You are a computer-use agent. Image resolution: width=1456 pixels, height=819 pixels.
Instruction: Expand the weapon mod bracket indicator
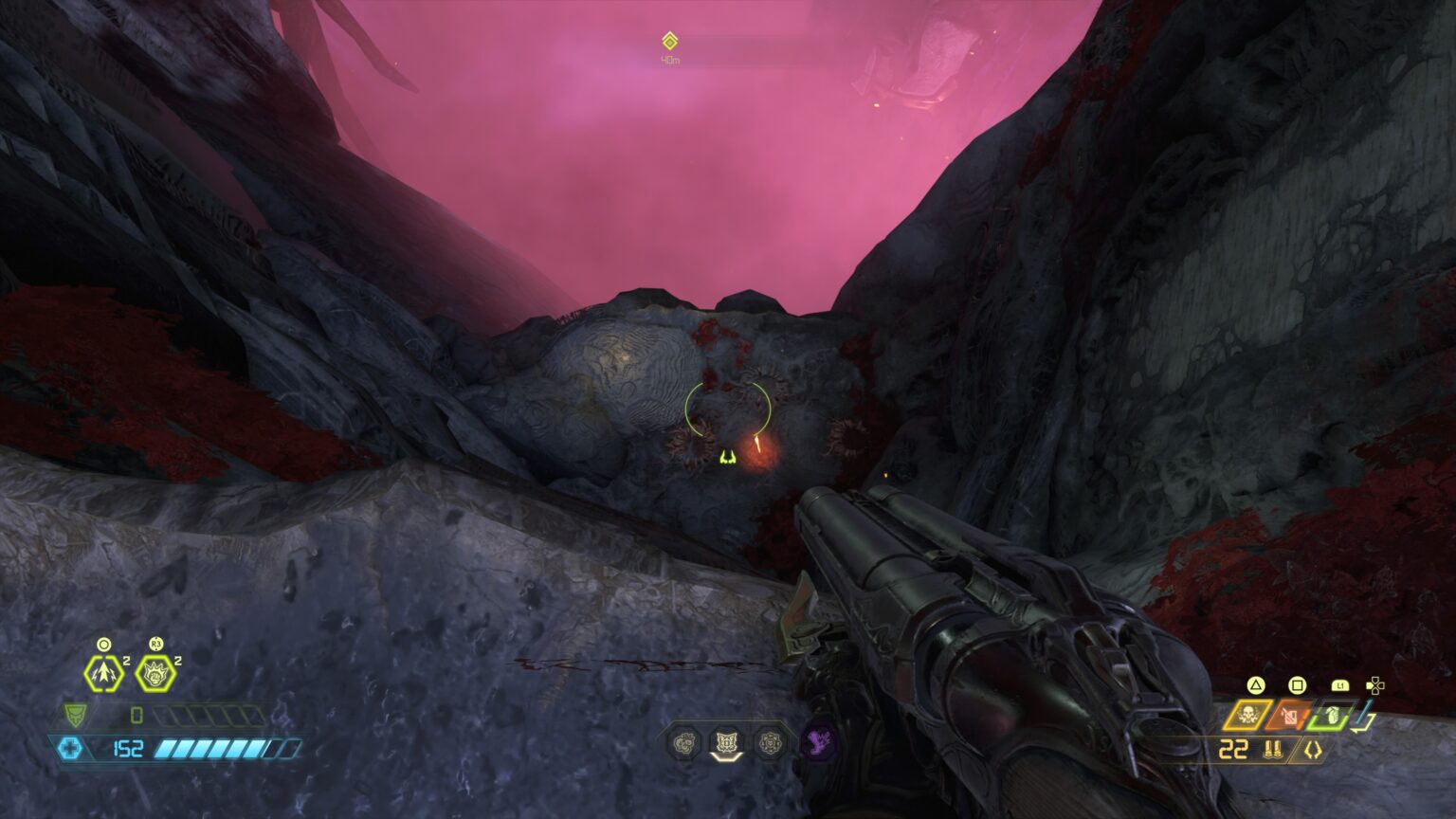[1313, 749]
